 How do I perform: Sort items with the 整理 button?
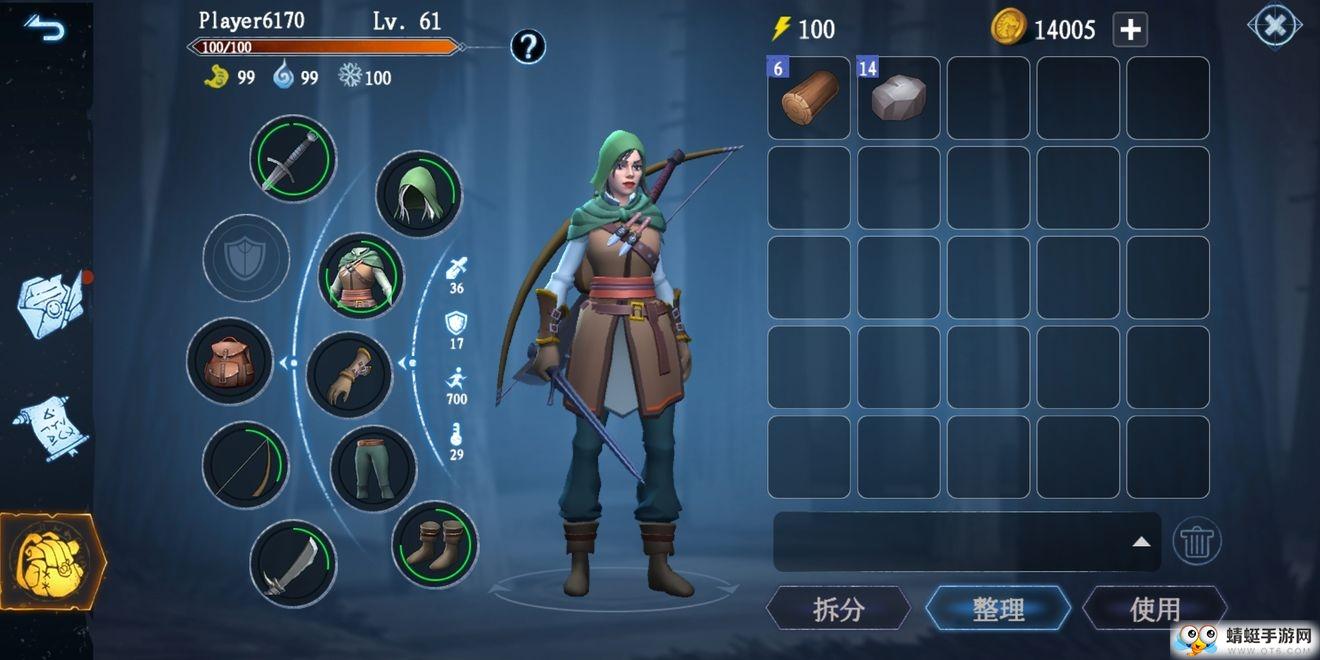pyautogui.click(x=997, y=608)
